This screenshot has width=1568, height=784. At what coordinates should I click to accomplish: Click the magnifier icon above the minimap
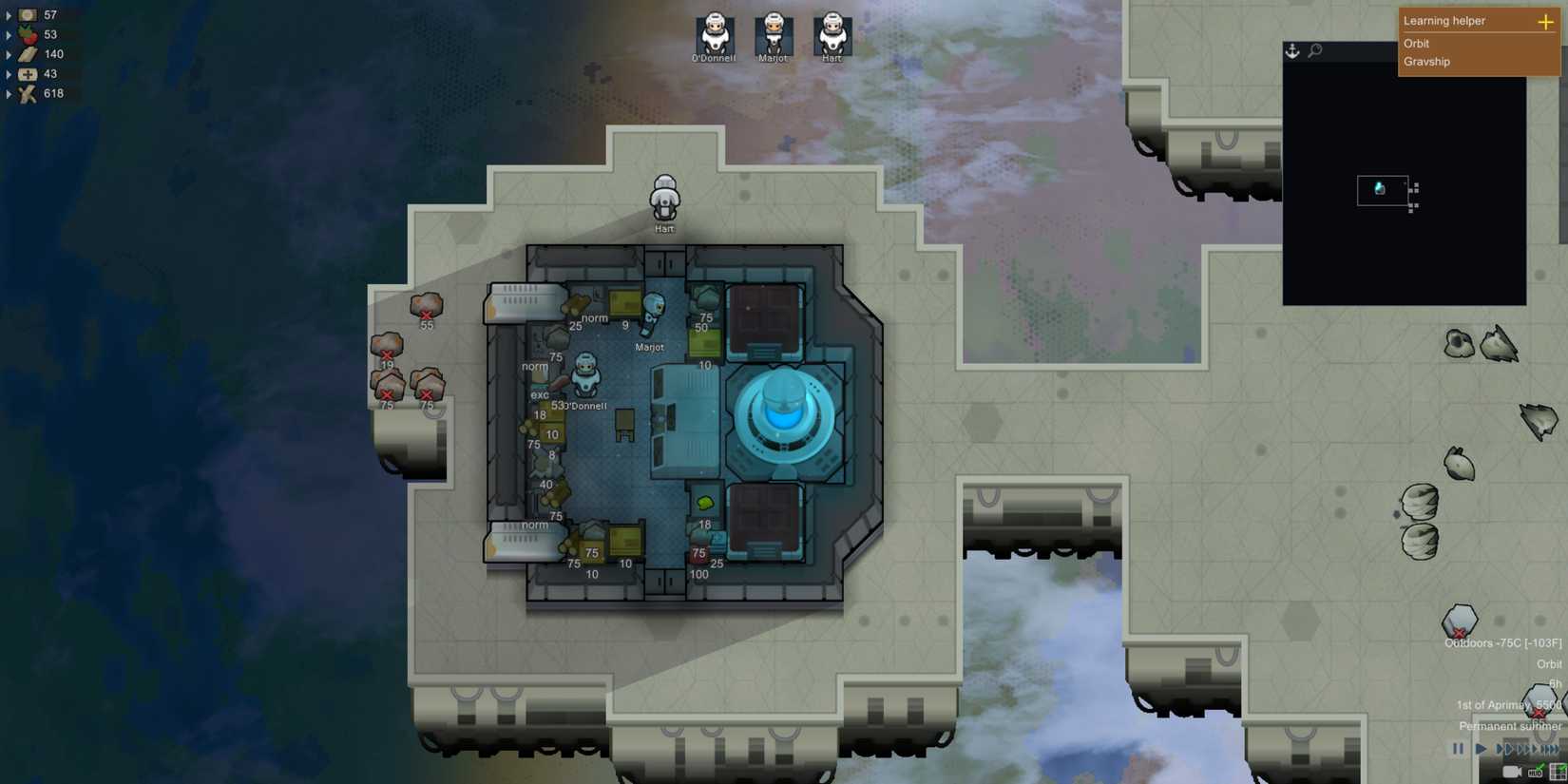coord(1315,50)
